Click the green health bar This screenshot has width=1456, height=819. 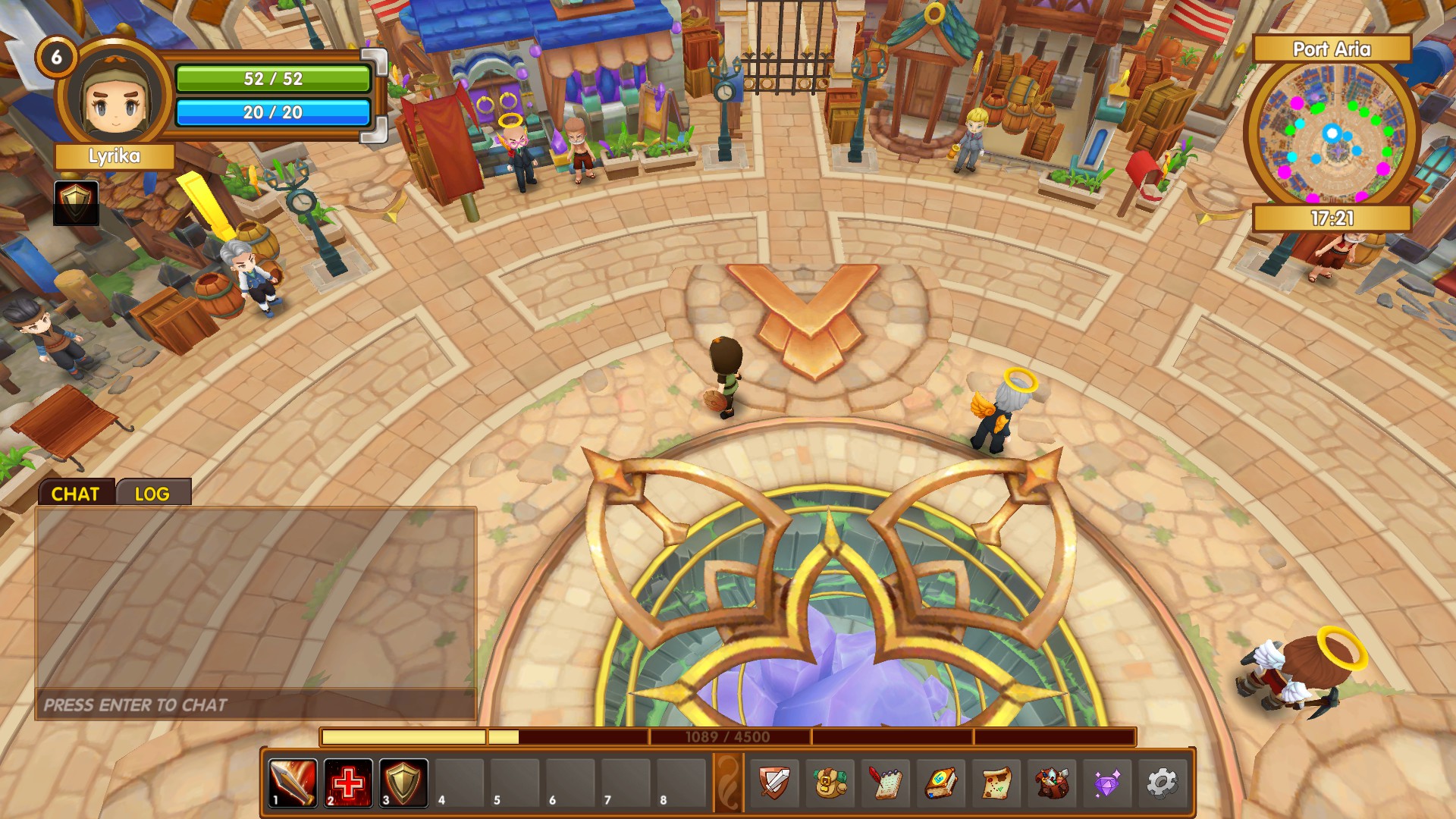pos(273,77)
